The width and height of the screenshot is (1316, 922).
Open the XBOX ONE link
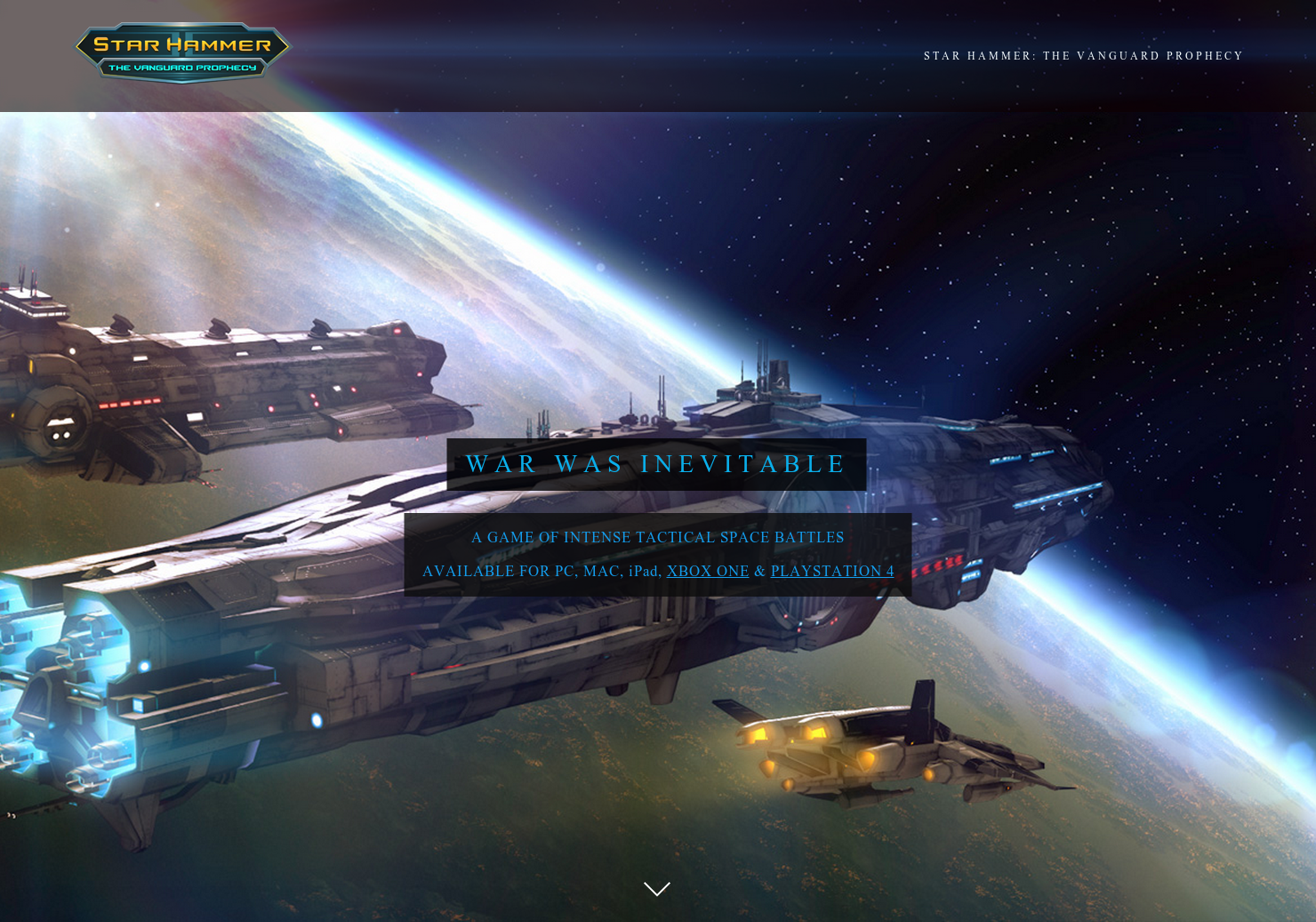click(708, 571)
